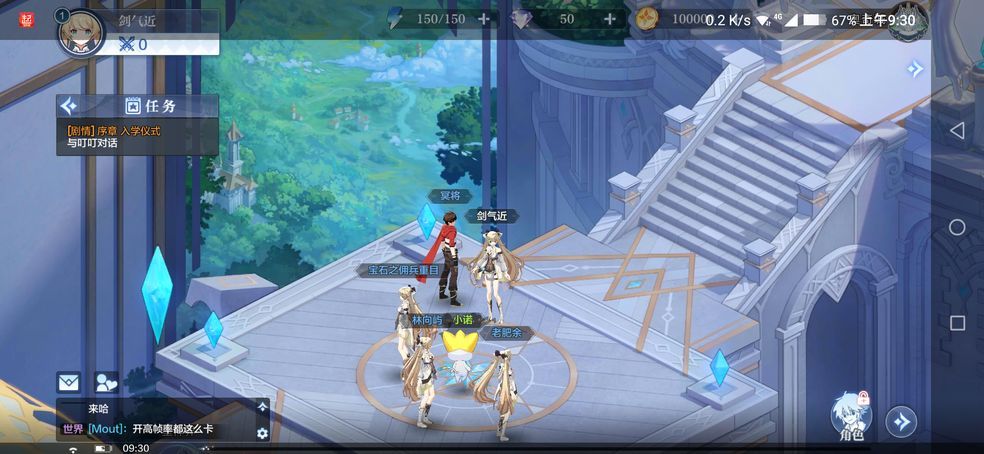The height and width of the screenshot is (454, 984).
Task: Open the friends list icon
Action: click(105, 381)
